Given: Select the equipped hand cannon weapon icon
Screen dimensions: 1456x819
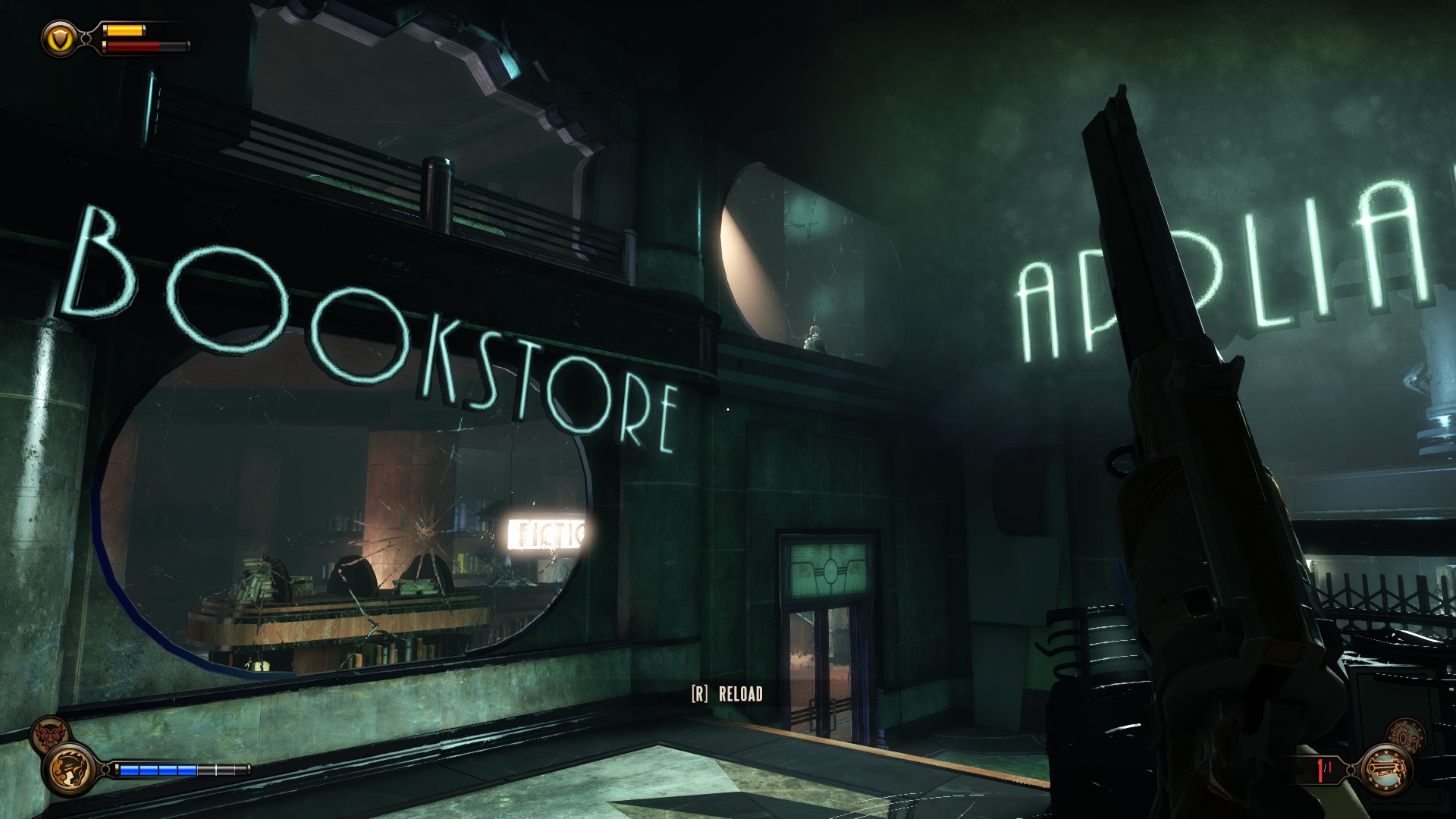Looking at the screenshot, I should (1385, 770).
